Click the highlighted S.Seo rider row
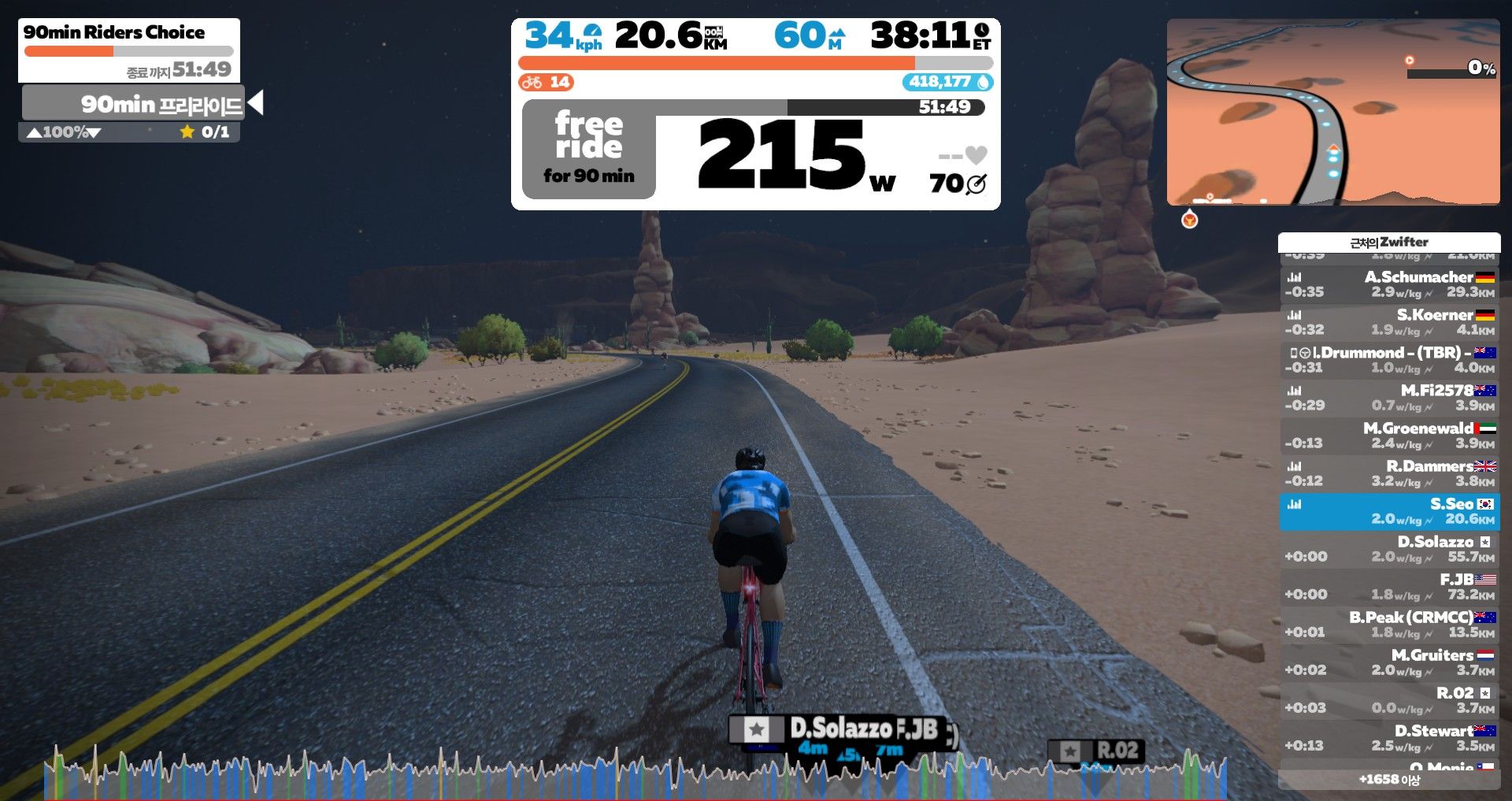This screenshot has width=1512, height=801. 1389,511
